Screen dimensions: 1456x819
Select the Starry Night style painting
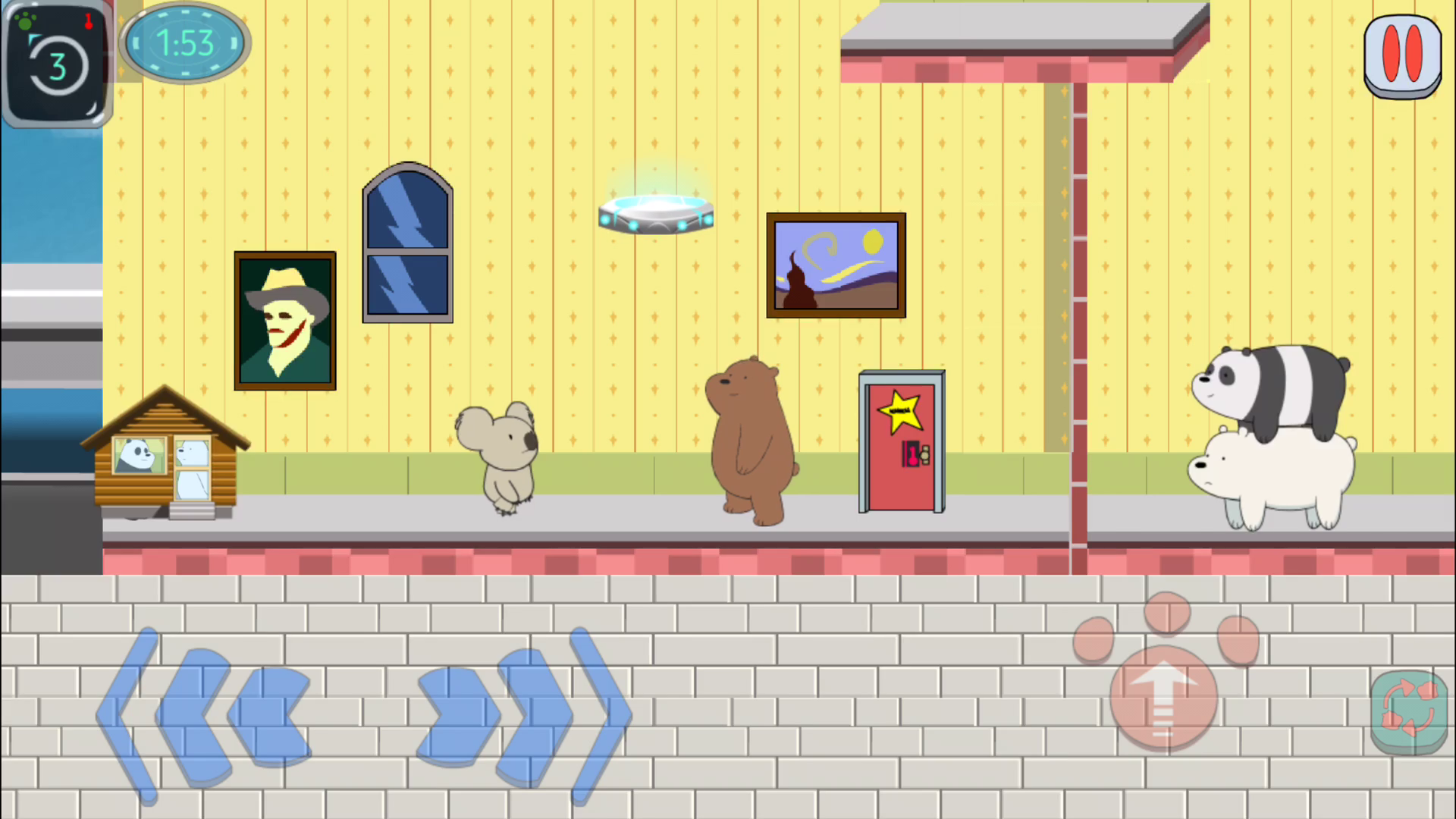[x=835, y=264]
